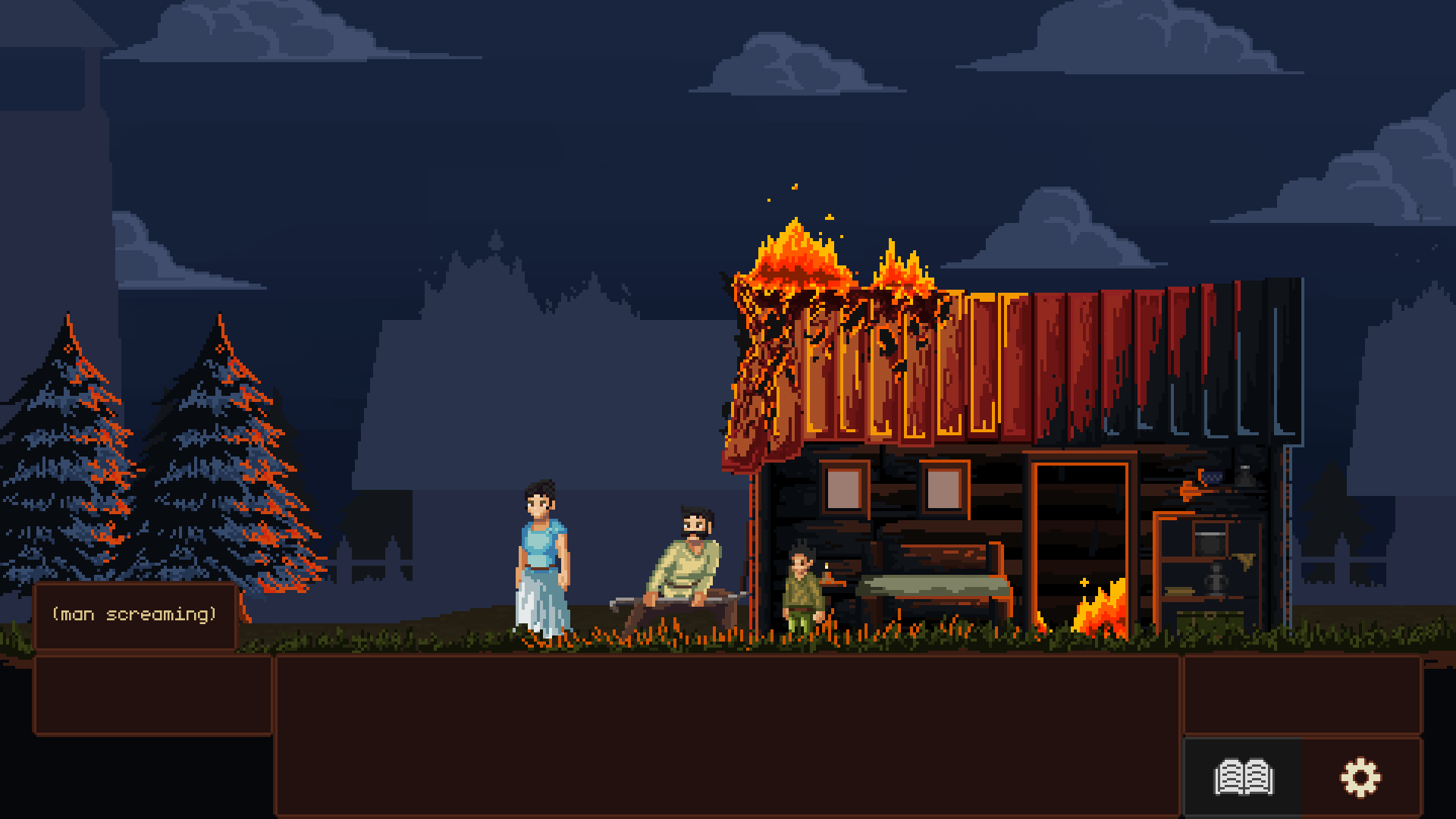Open the journal book icon

point(1244,777)
